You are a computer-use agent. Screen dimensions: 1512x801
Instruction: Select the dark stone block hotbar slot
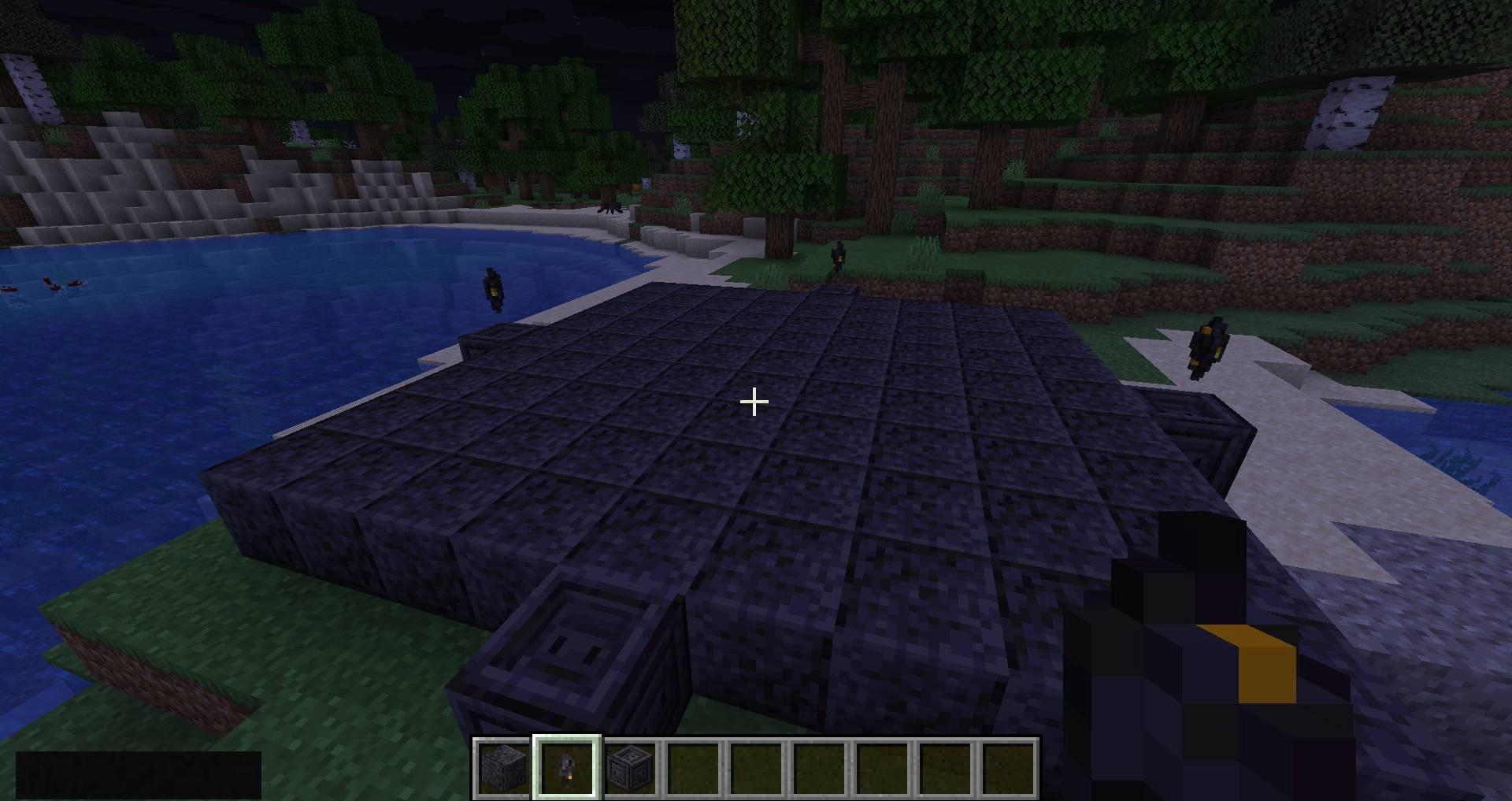[x=504, y=767]
